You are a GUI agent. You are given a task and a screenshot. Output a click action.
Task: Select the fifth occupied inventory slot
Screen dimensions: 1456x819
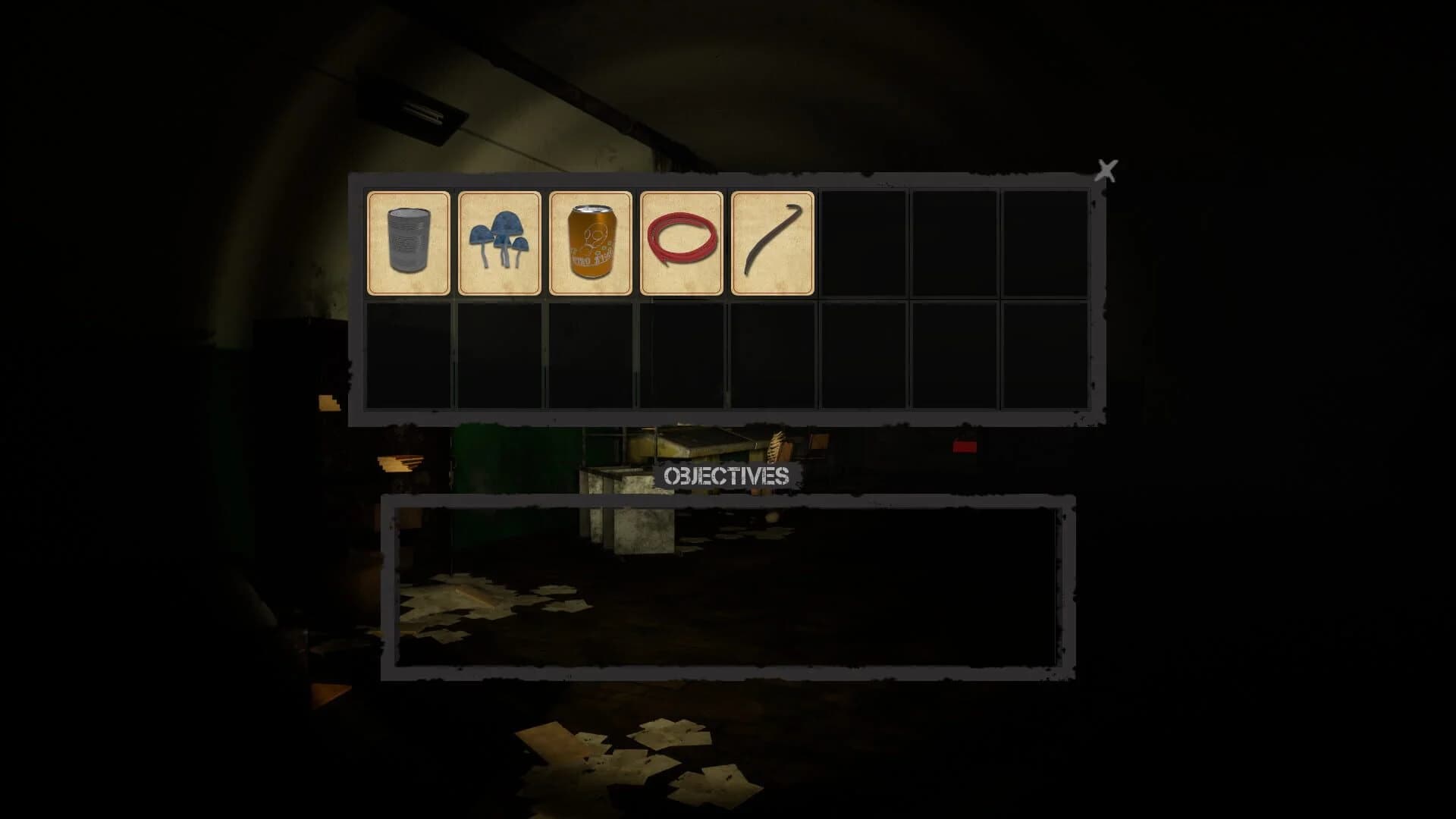[770, 243]
